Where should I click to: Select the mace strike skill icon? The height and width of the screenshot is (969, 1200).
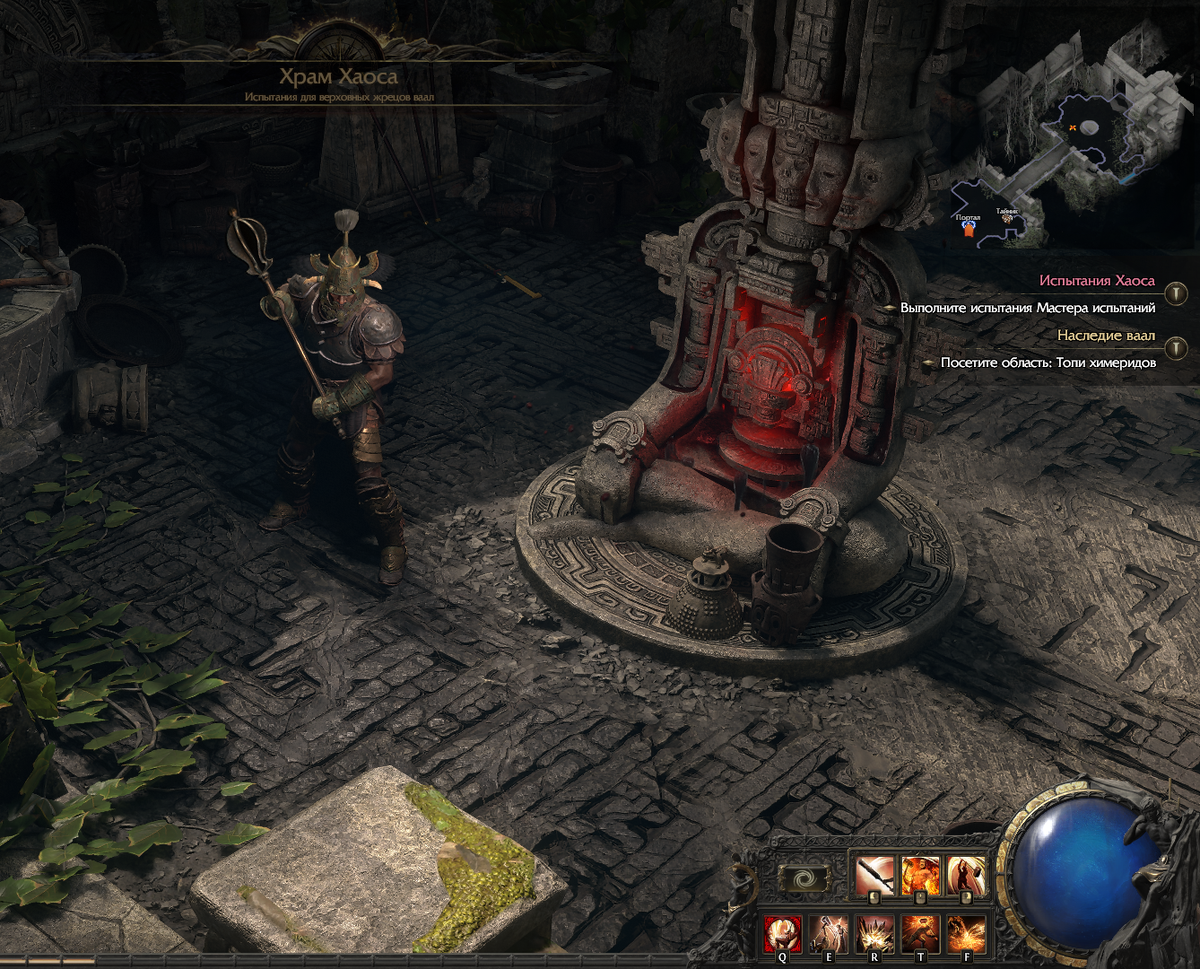coord(875,875)
